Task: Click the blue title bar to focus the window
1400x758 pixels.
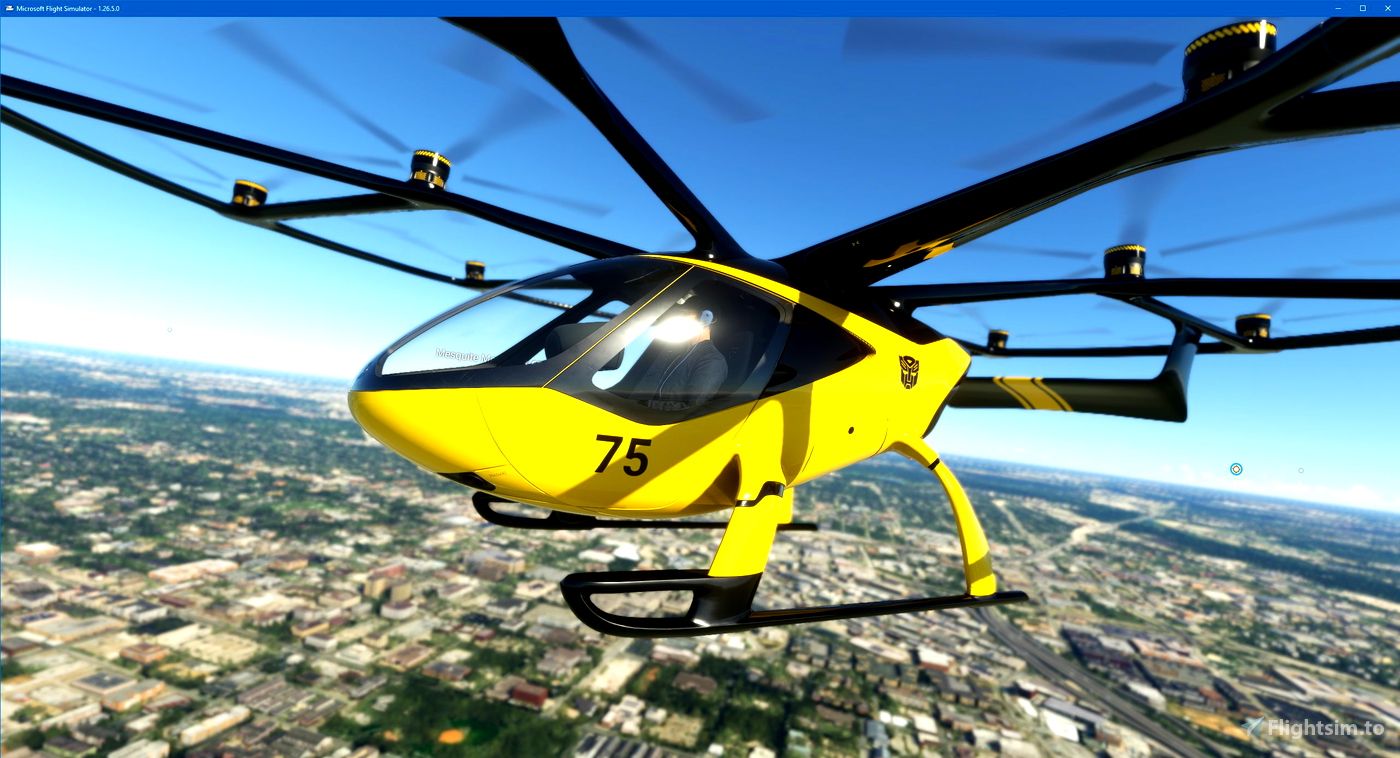Action: coord(600,7)
